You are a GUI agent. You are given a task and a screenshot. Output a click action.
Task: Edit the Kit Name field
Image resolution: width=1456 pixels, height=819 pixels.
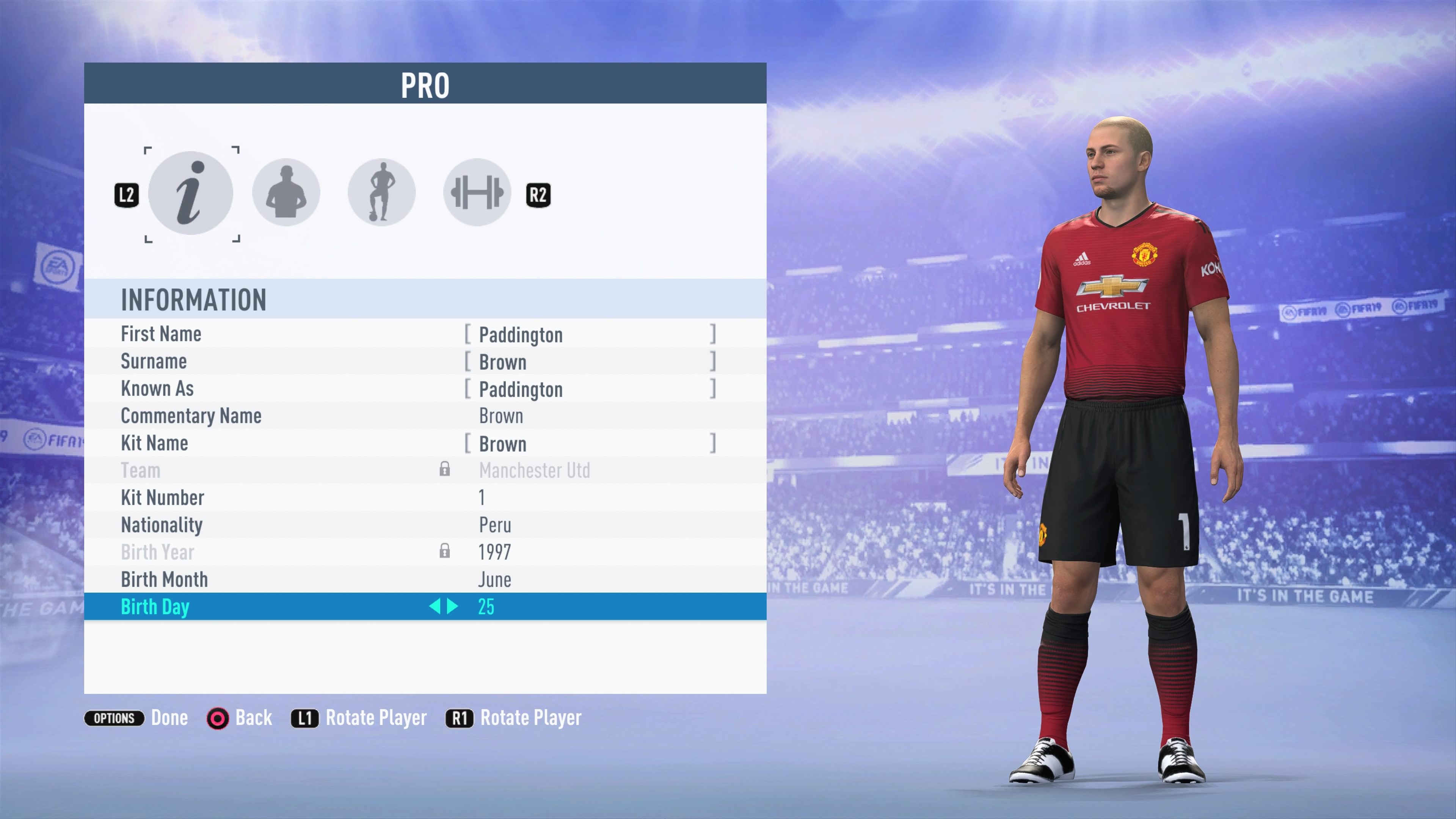point(590,444)
